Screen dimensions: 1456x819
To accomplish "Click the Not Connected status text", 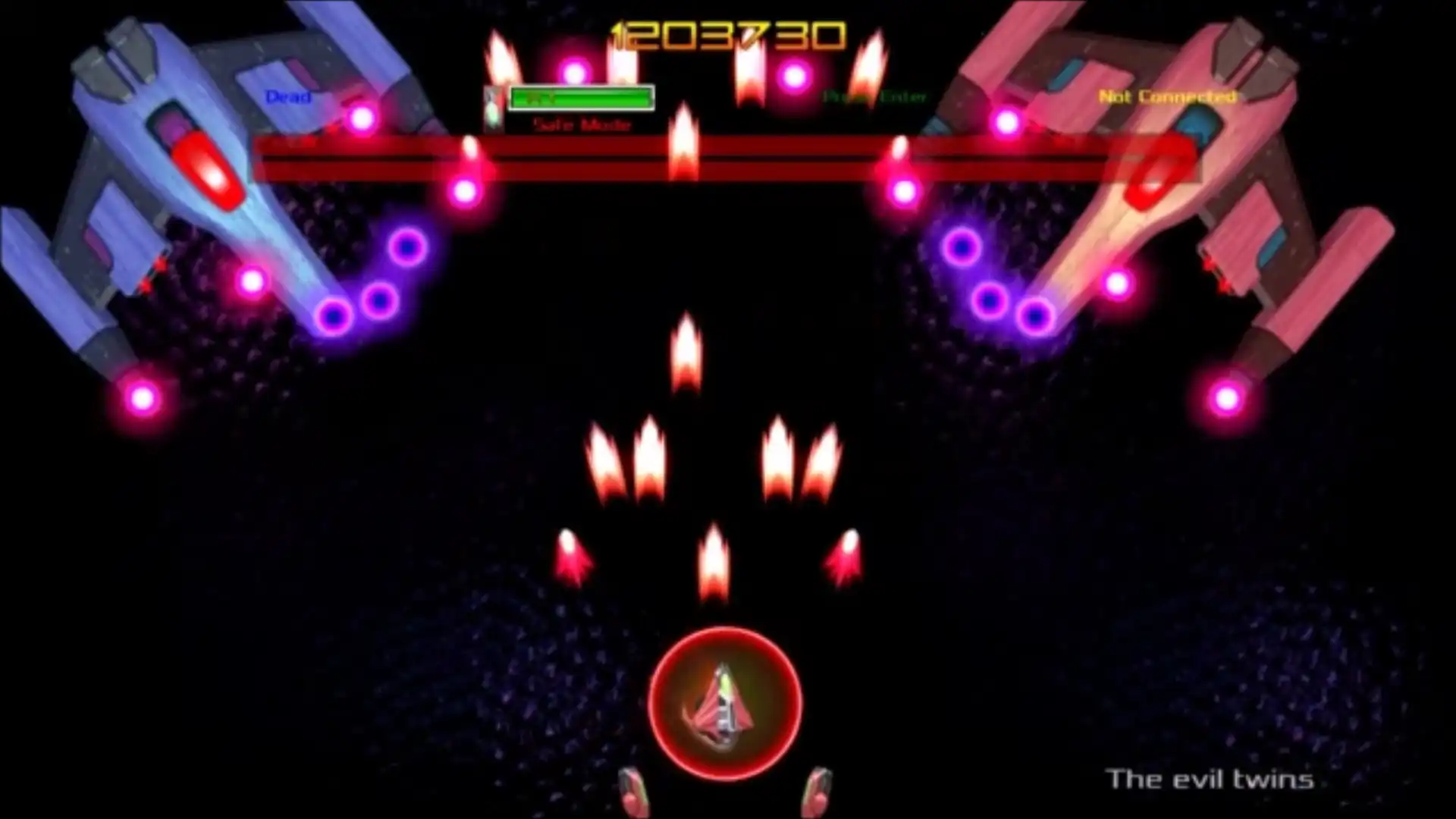I will pyautogui.click(x=1169, y=97).
